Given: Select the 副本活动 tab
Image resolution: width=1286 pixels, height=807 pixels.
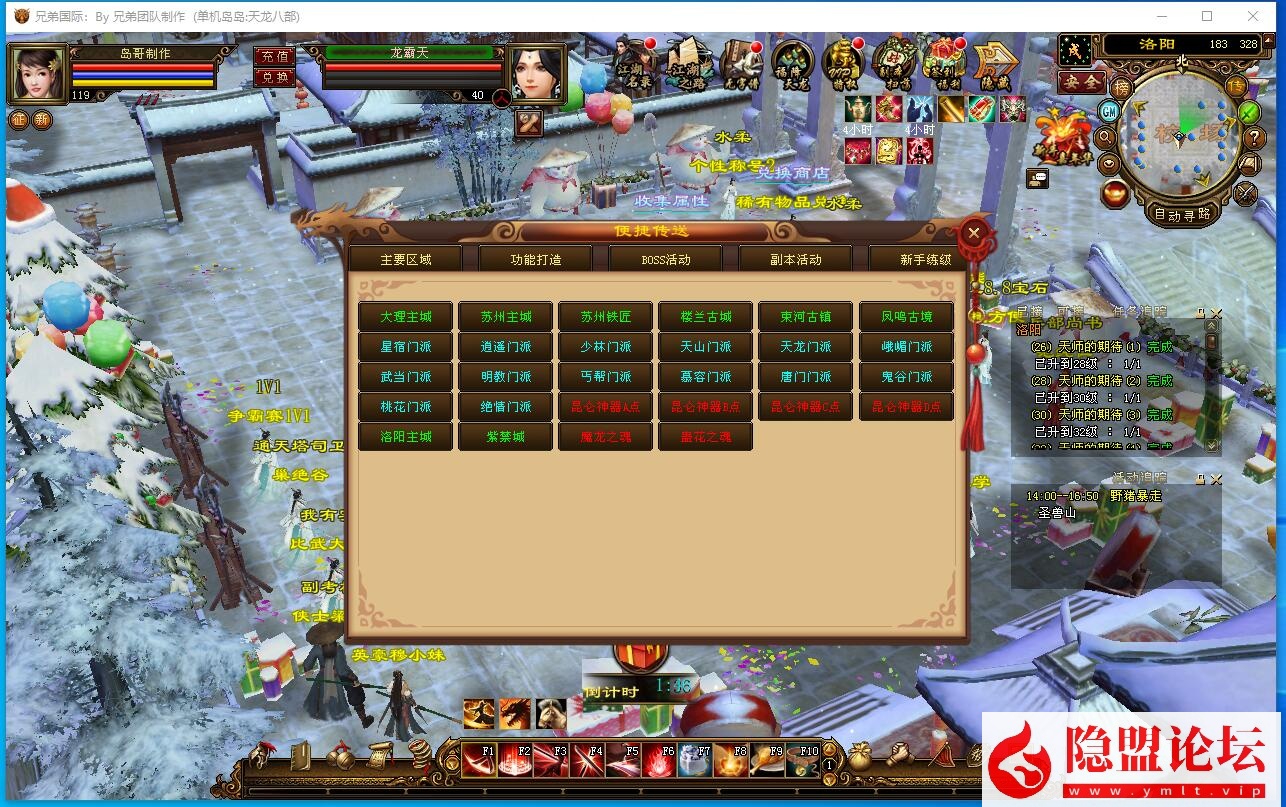Looking at the screenshot, I should (796, 260).
